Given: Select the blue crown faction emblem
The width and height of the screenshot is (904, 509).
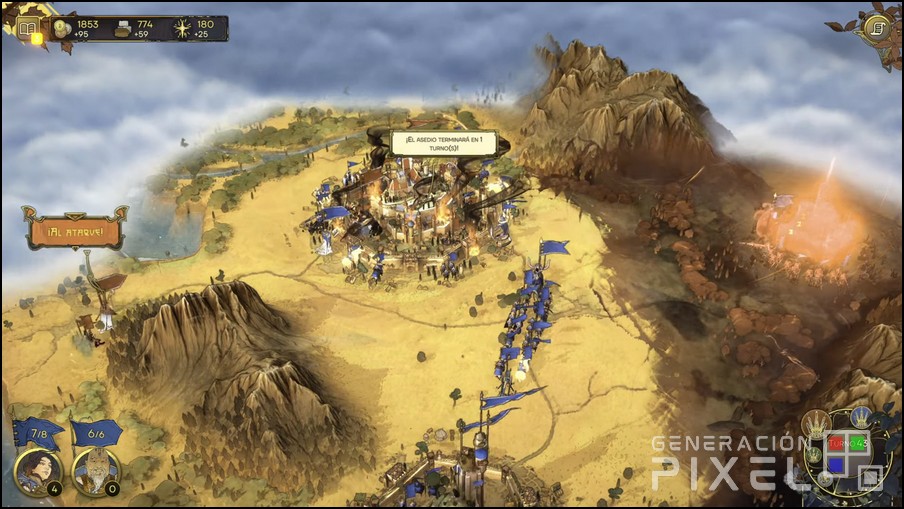Looking at the screenshot, I should click(x=860, y=417).
